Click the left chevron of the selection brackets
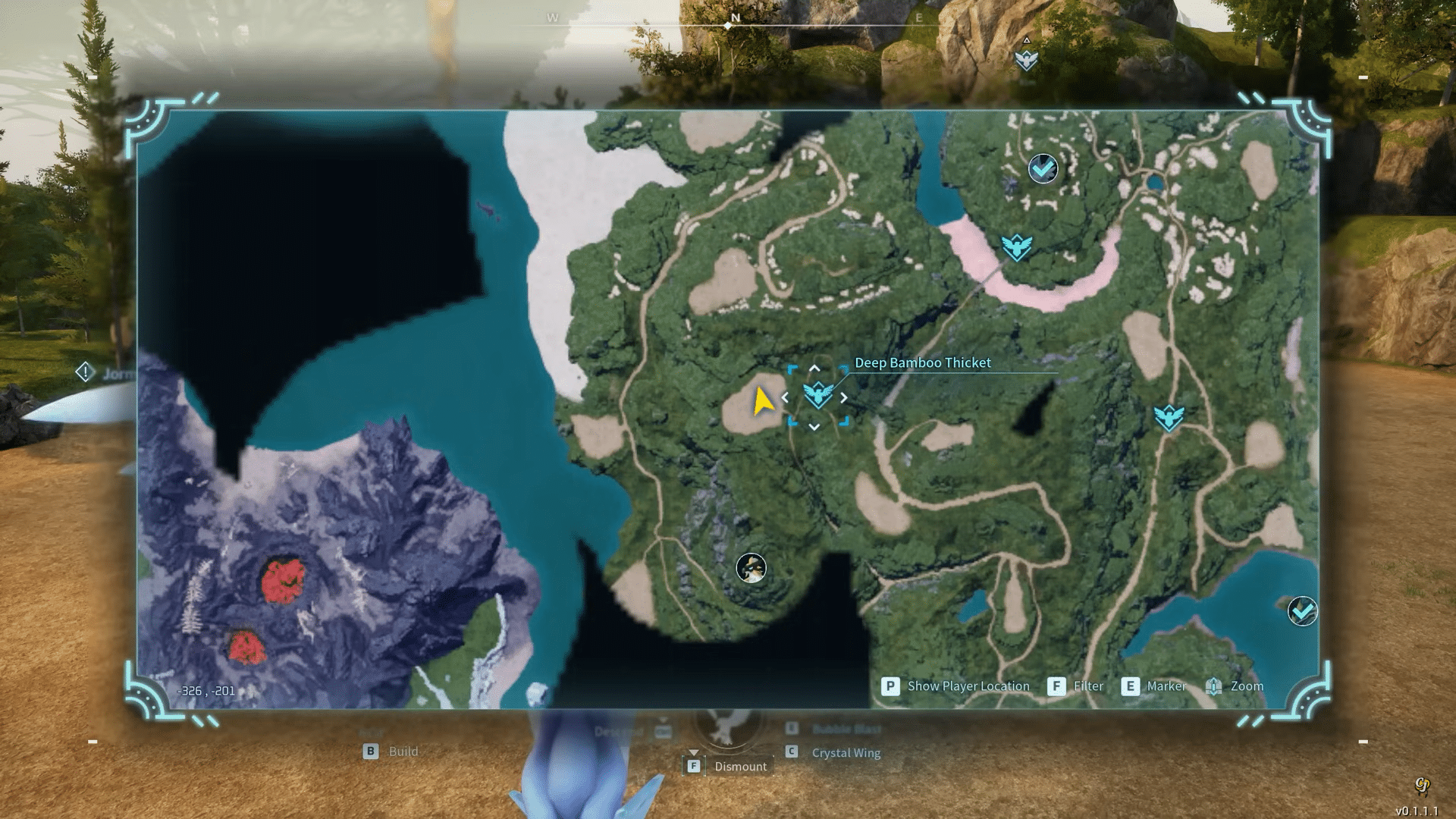Image resolution: width=1456 pixels, height=819 pixels. [785, 396]
